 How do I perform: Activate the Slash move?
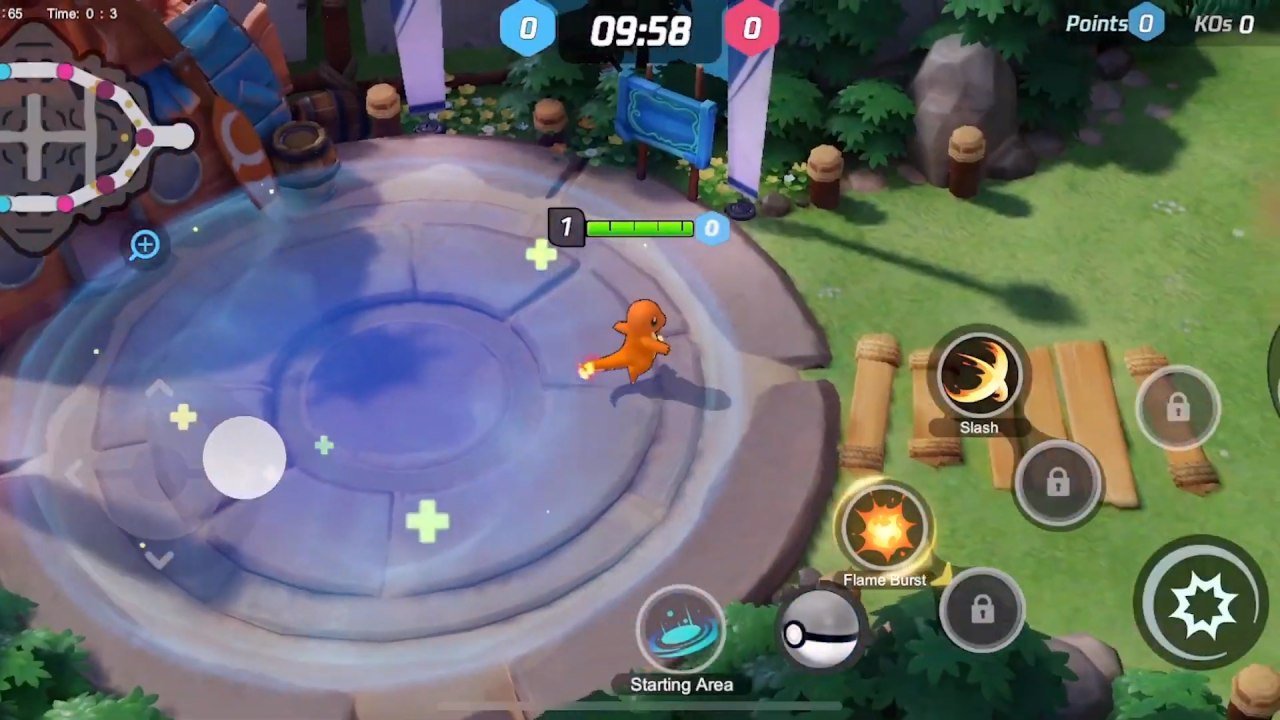pos(978,377)
